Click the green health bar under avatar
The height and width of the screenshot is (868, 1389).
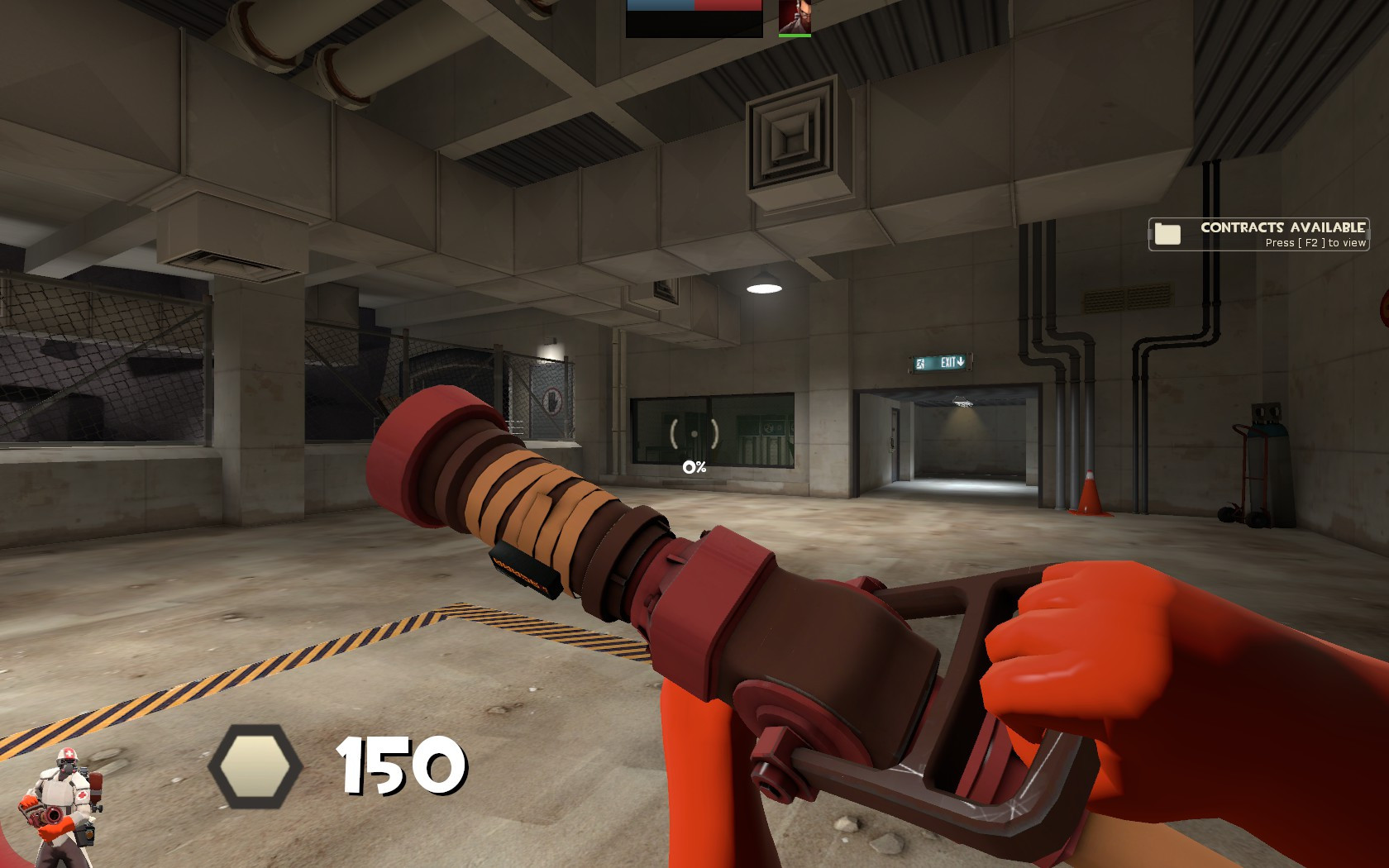pyautogui.click(x=794, y=36)
